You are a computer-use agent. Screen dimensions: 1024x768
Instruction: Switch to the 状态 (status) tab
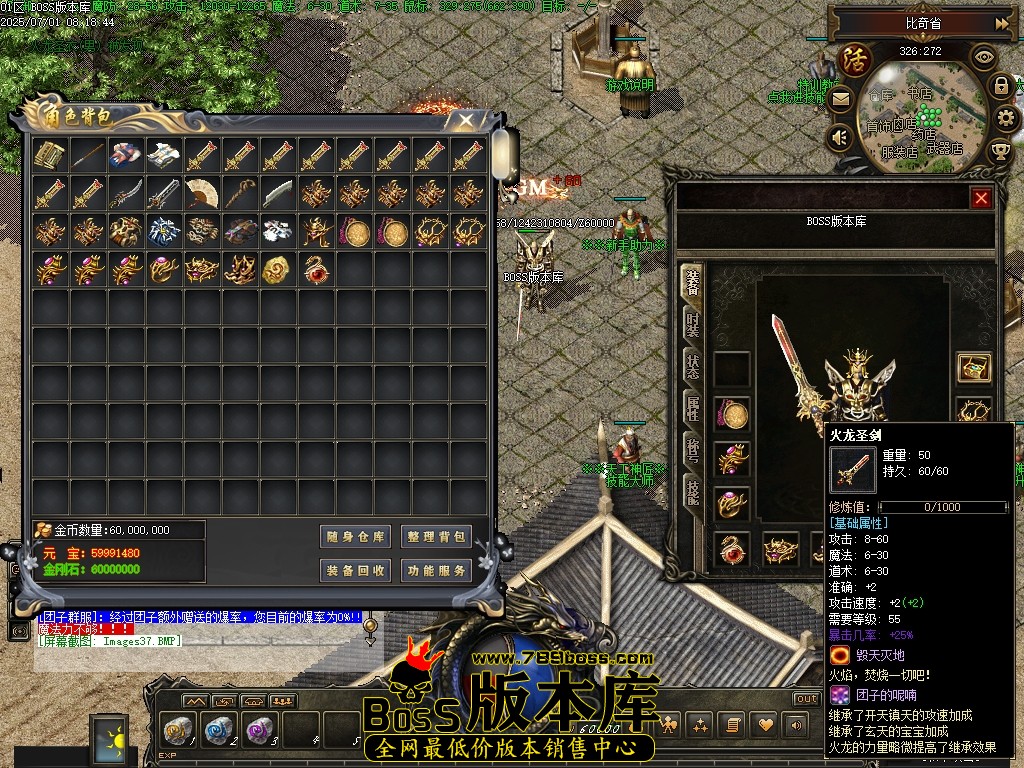pos(692,366)
